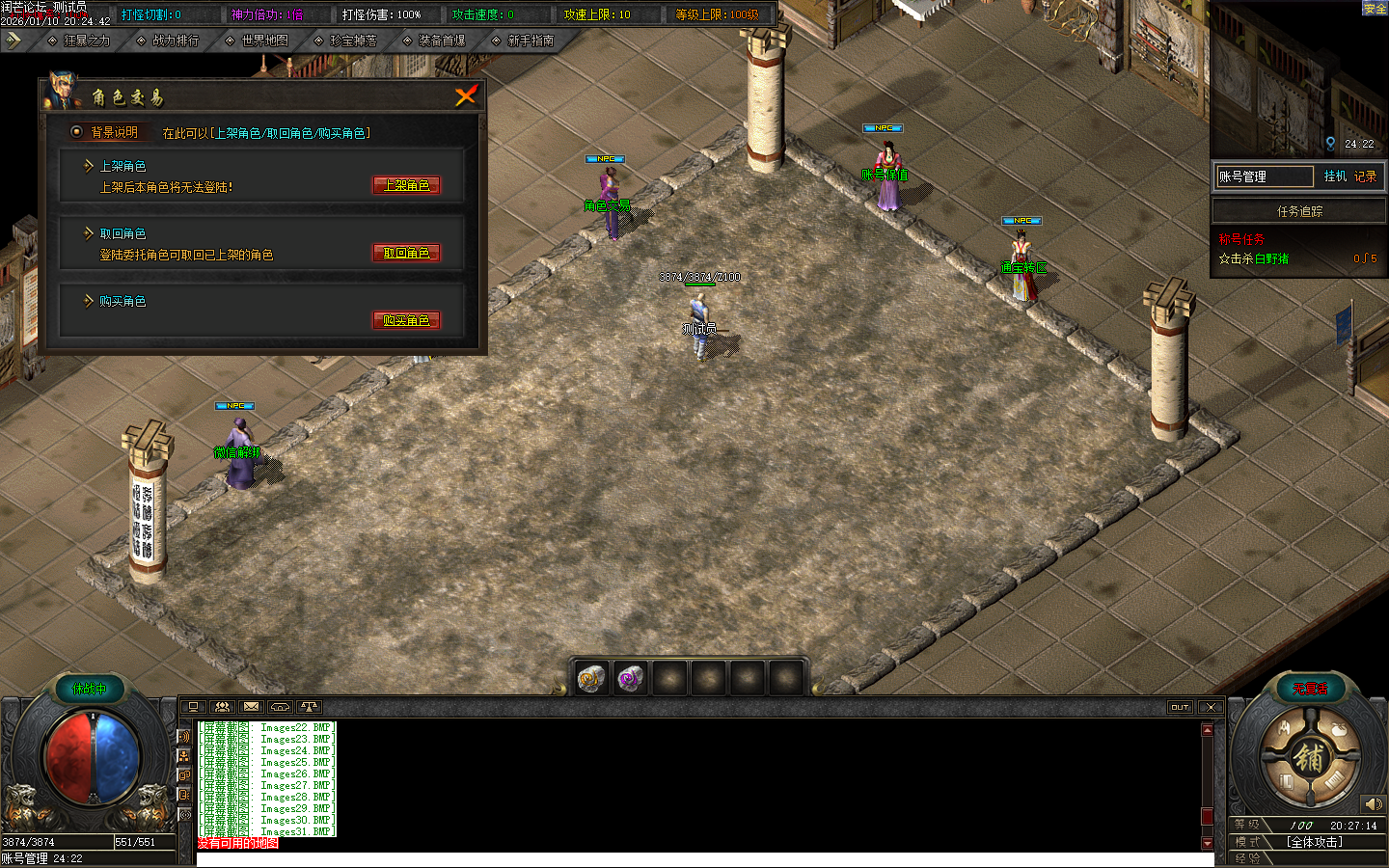
Task: Click the first skill orb in the skill bar
Action: [590, 678]
